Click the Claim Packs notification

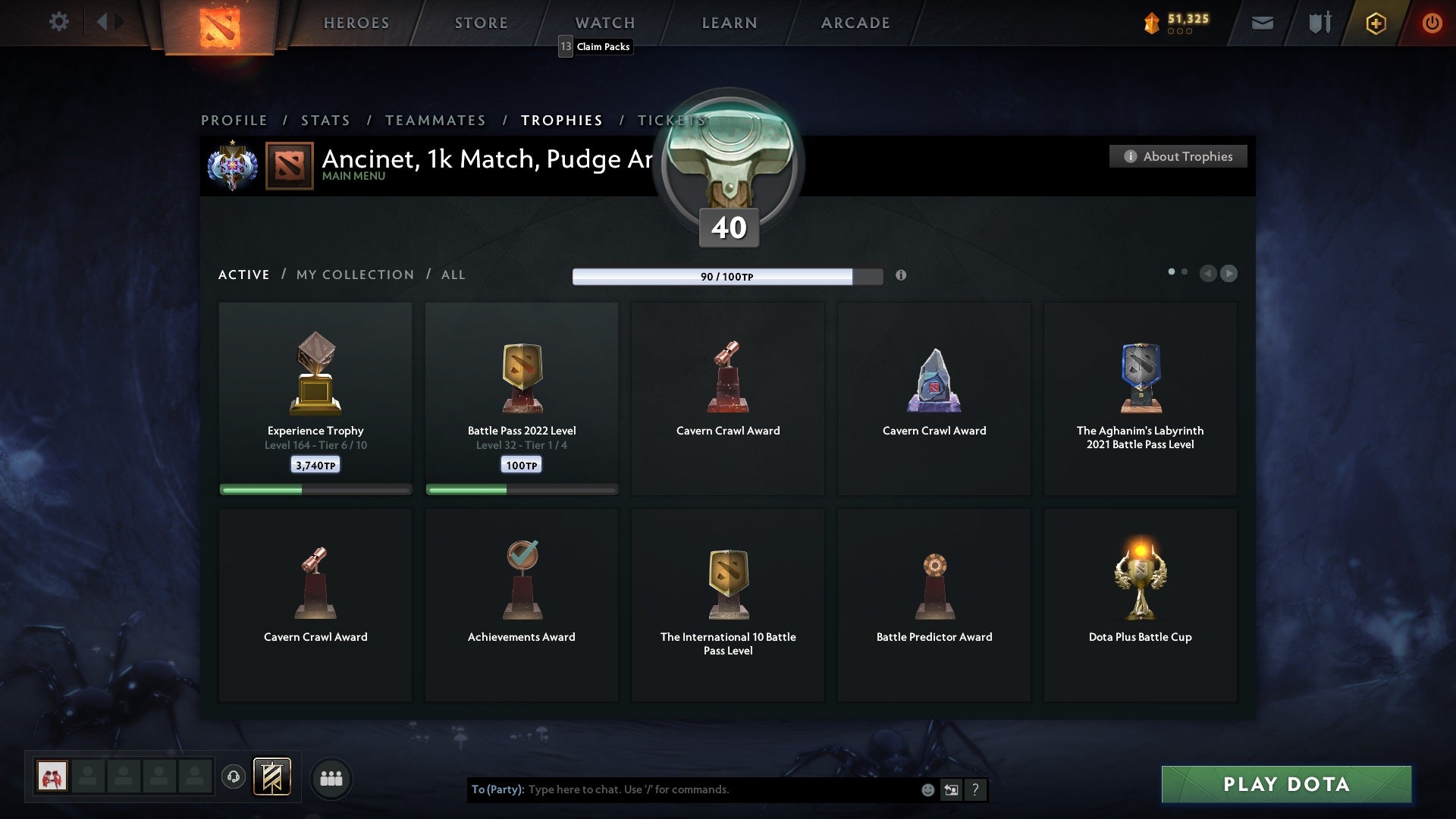(x=595, y=47)
